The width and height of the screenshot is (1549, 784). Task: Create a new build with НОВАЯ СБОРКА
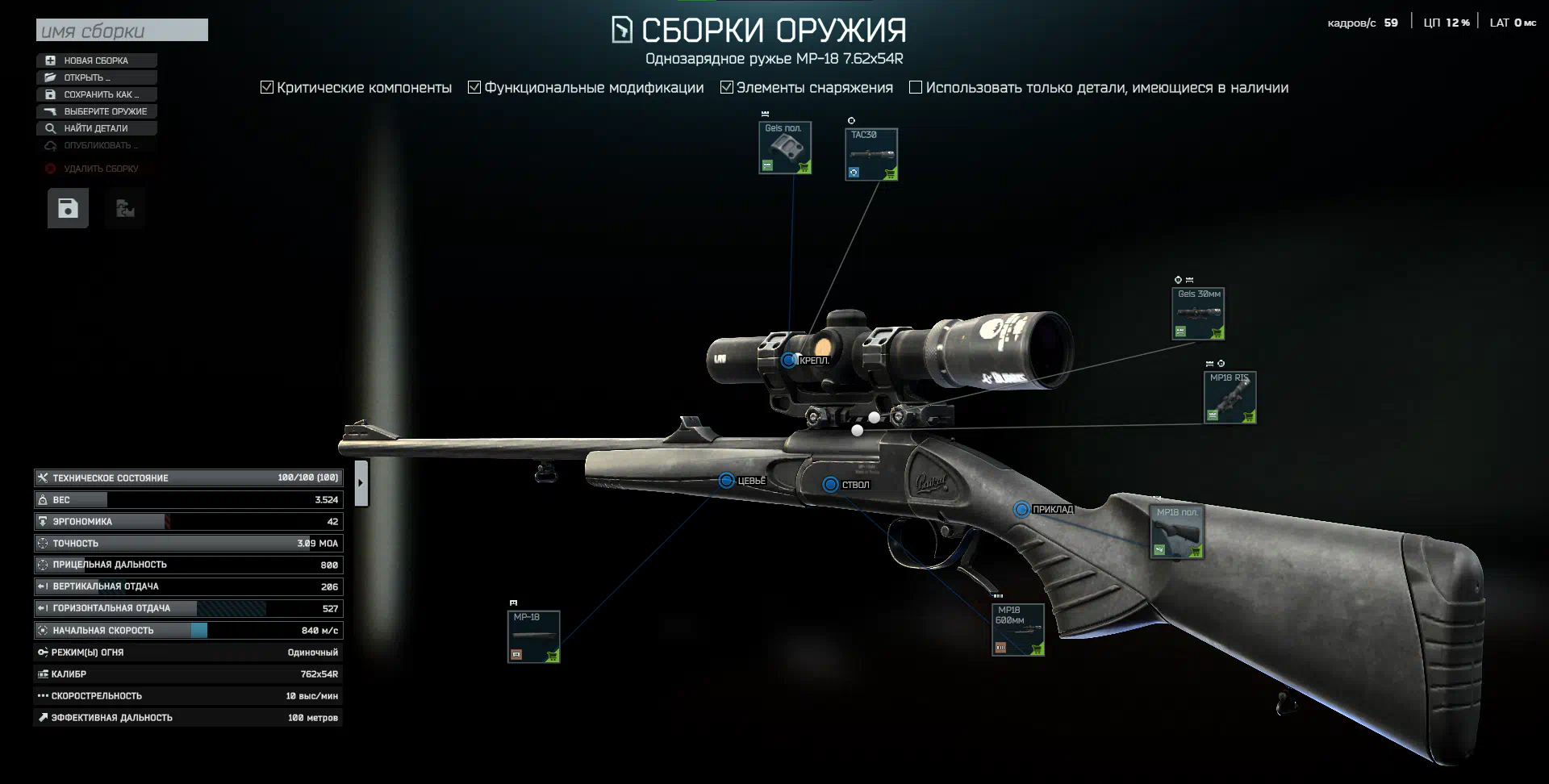tap(96, 60)
